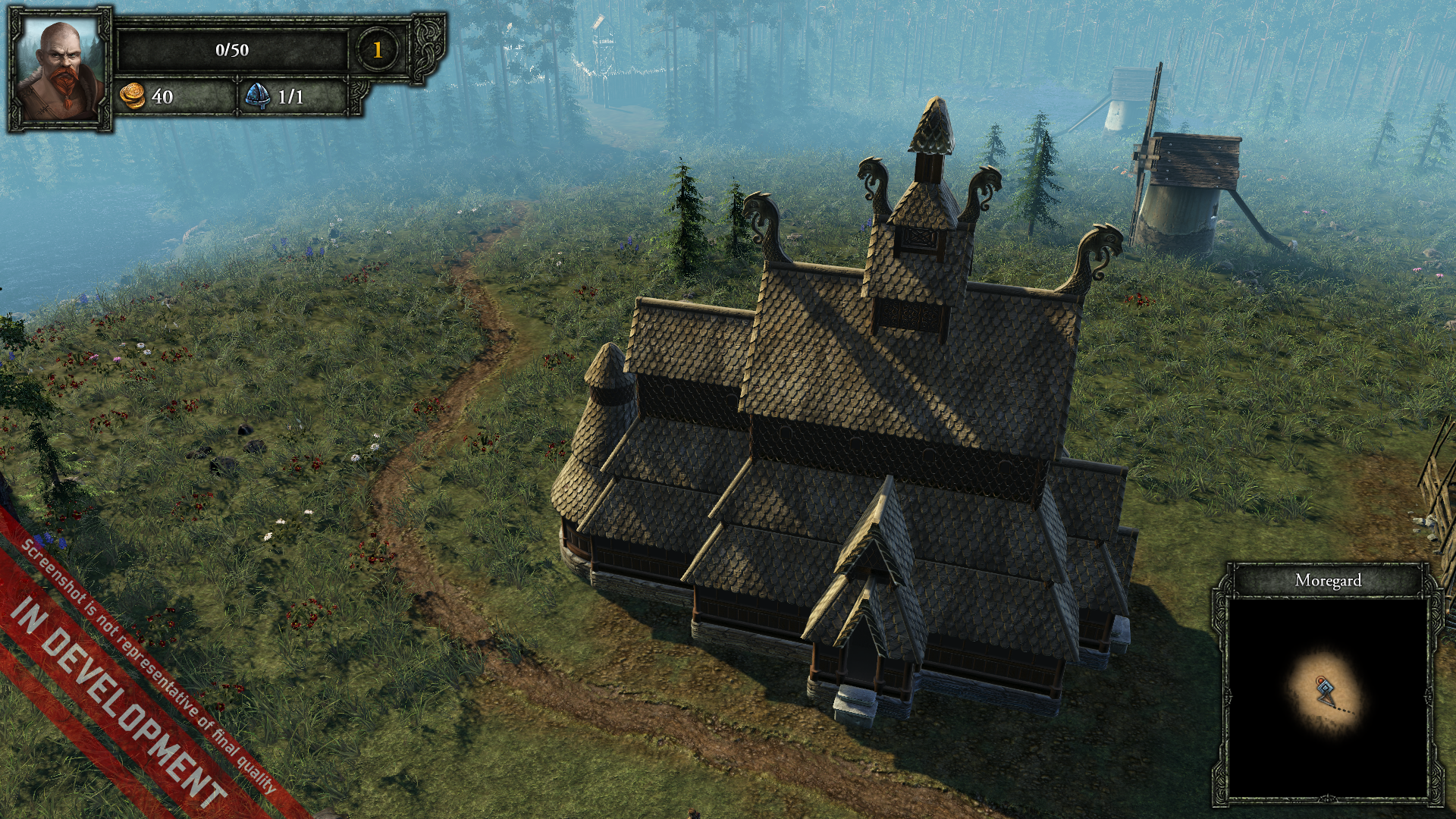Viewport: 1456px width, 819px height.
Task: Click the hero level badge
Action: tap(377, 50)
